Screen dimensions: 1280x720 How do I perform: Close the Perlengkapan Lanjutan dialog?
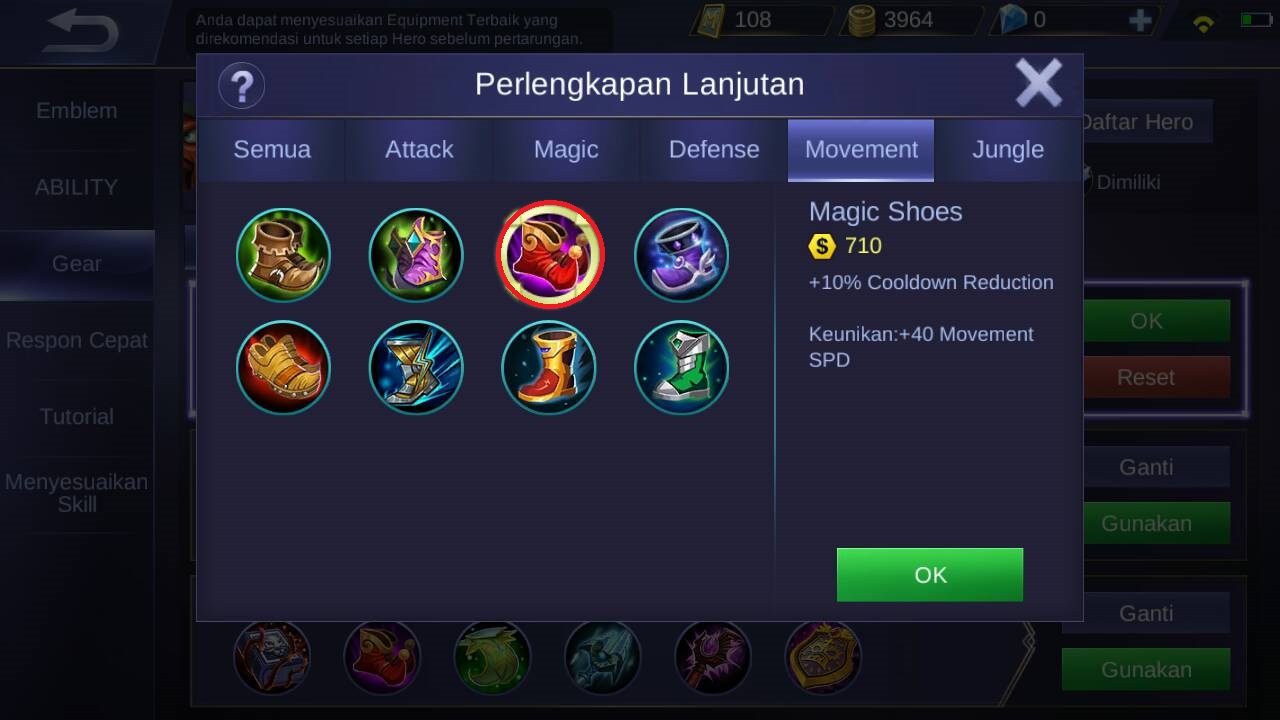(x=1038, y=83)
